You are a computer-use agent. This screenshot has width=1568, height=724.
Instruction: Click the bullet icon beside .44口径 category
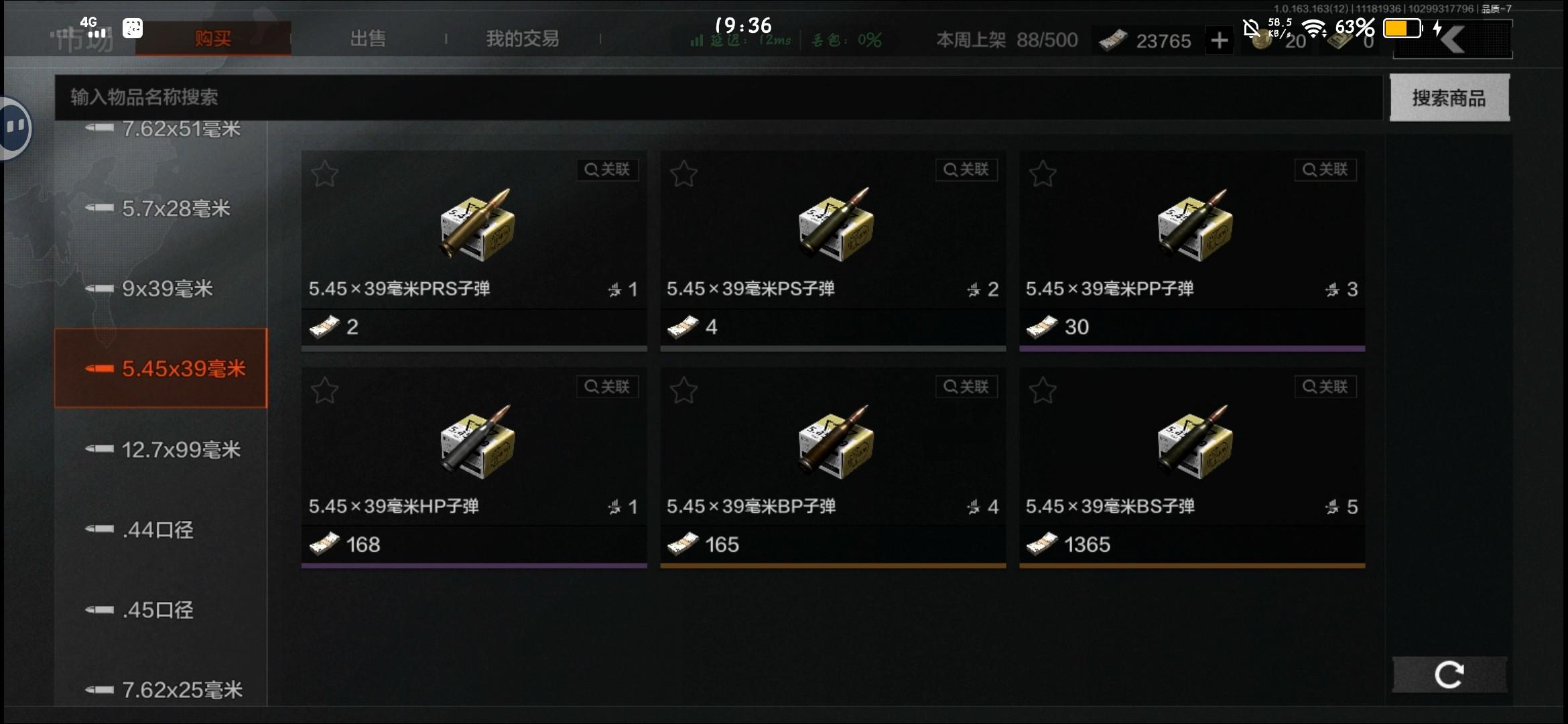click(x=99, y=530)
